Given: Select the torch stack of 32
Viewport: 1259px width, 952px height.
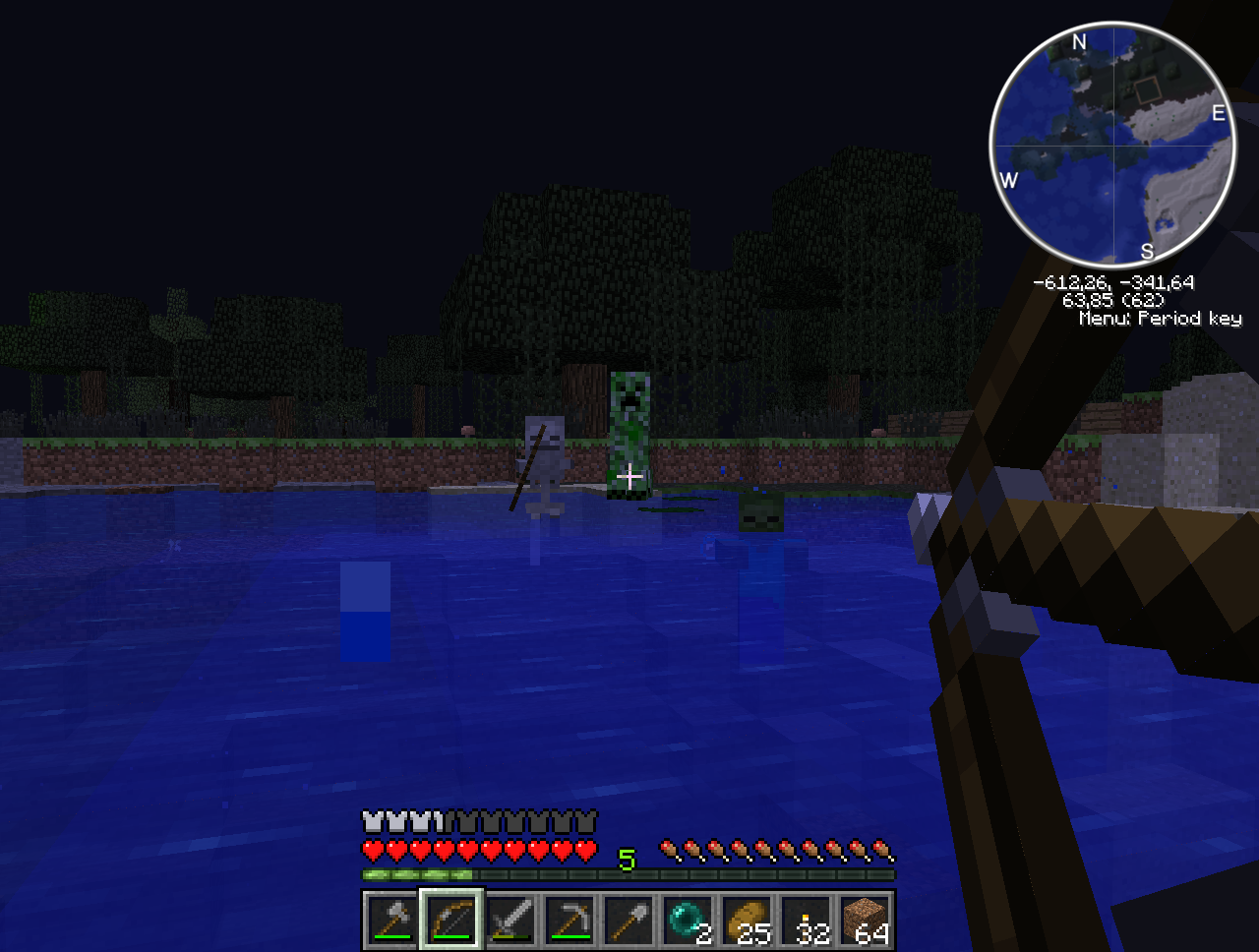Looking at the screenshot, I should (x=806, y=921).
